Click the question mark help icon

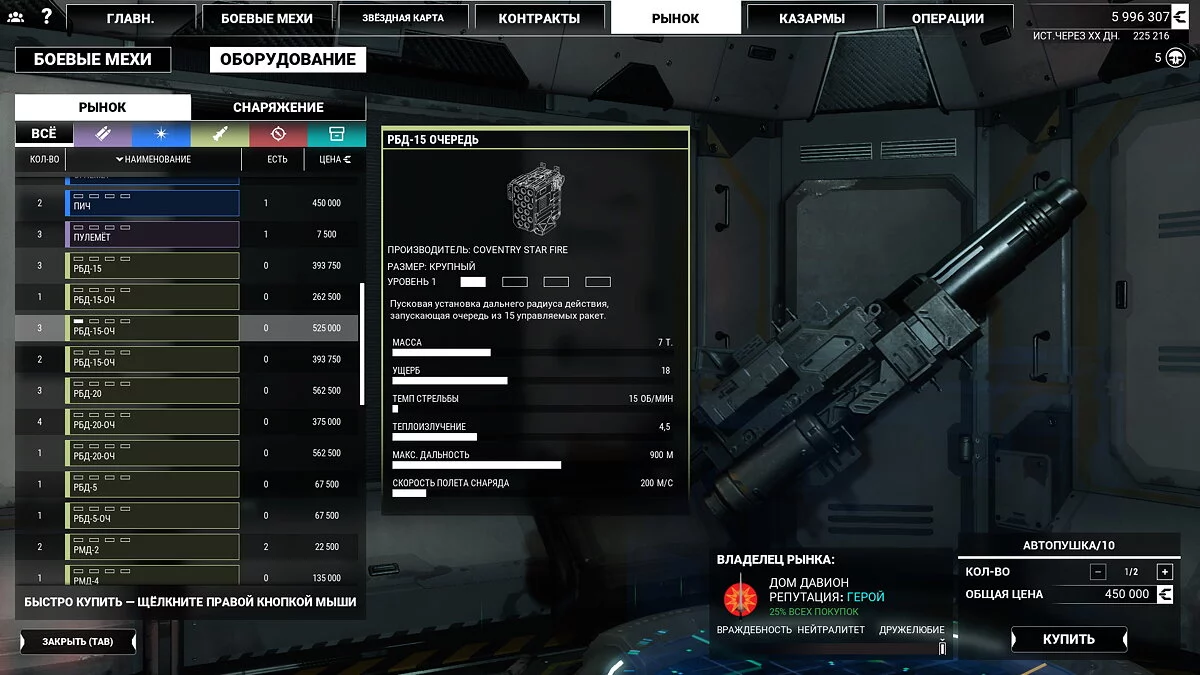[46, 16]
